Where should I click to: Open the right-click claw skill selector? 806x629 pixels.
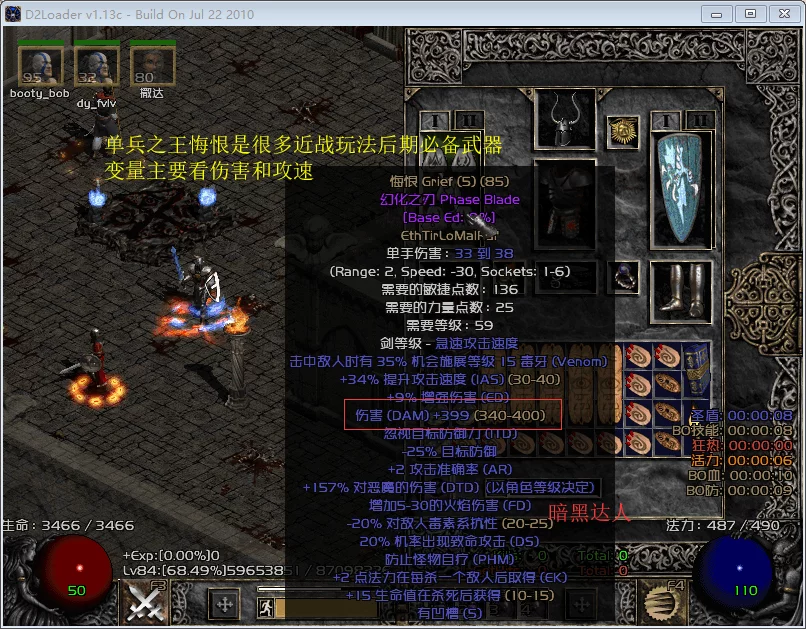tap(661, 602)
